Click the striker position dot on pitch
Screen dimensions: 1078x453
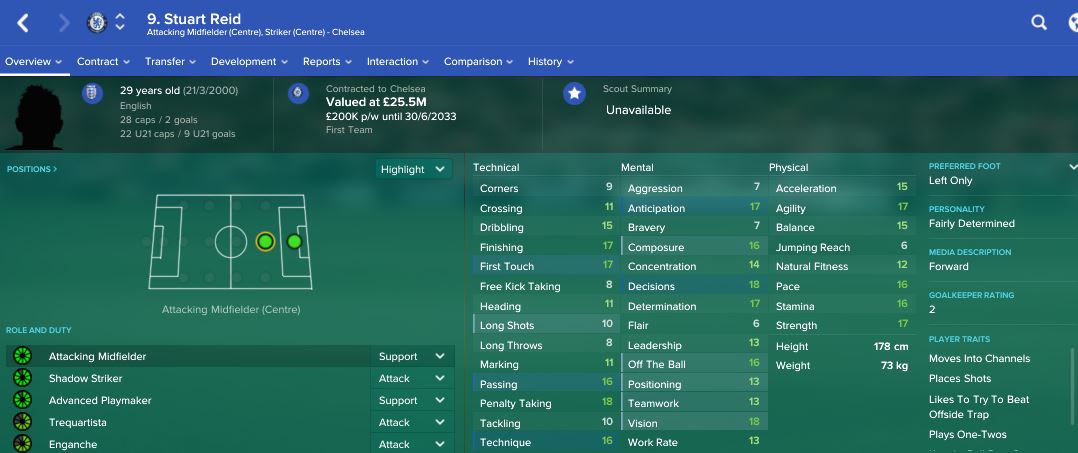click(294, 241)
